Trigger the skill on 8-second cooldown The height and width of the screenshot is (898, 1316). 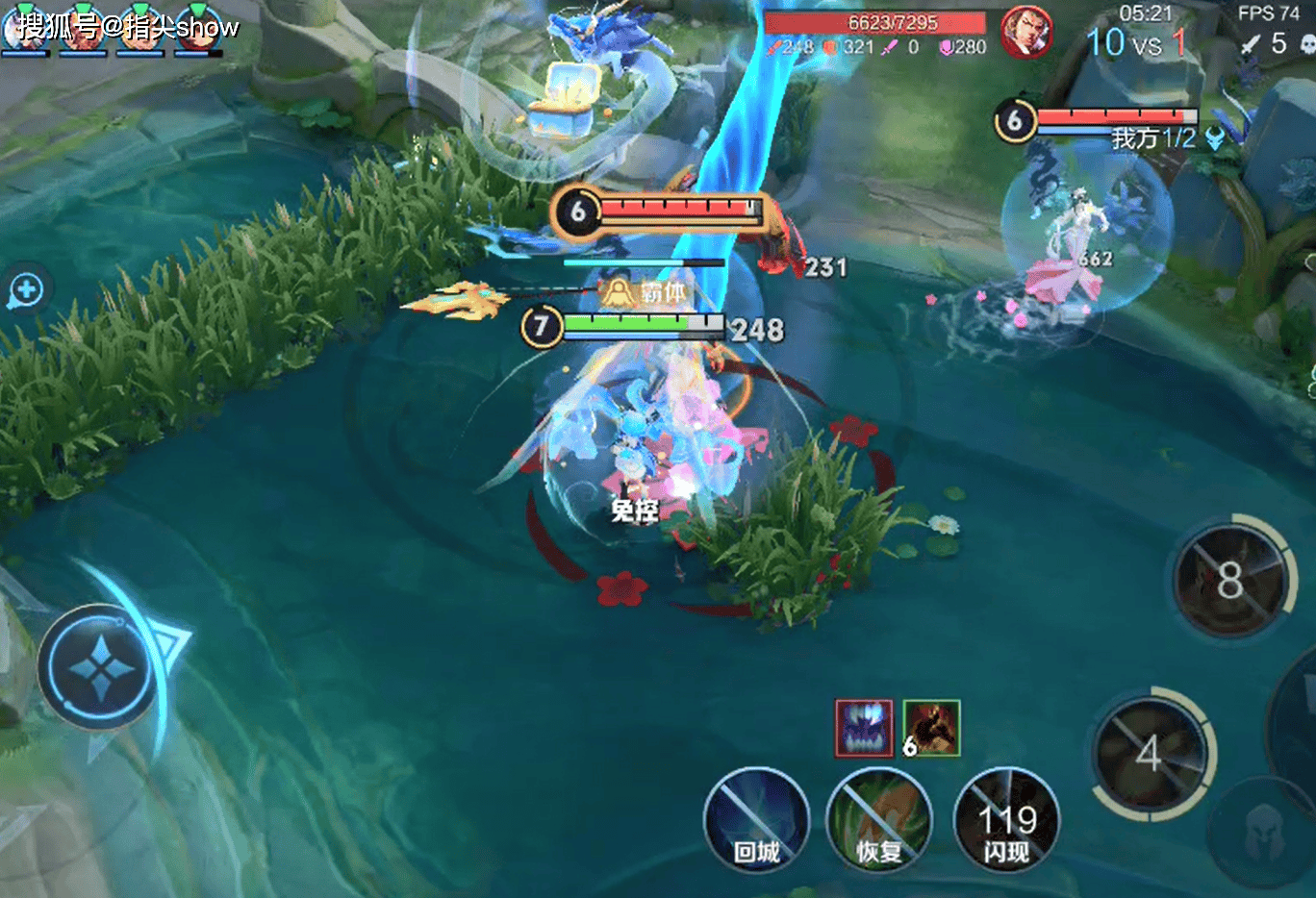[x=1230, y=580]
